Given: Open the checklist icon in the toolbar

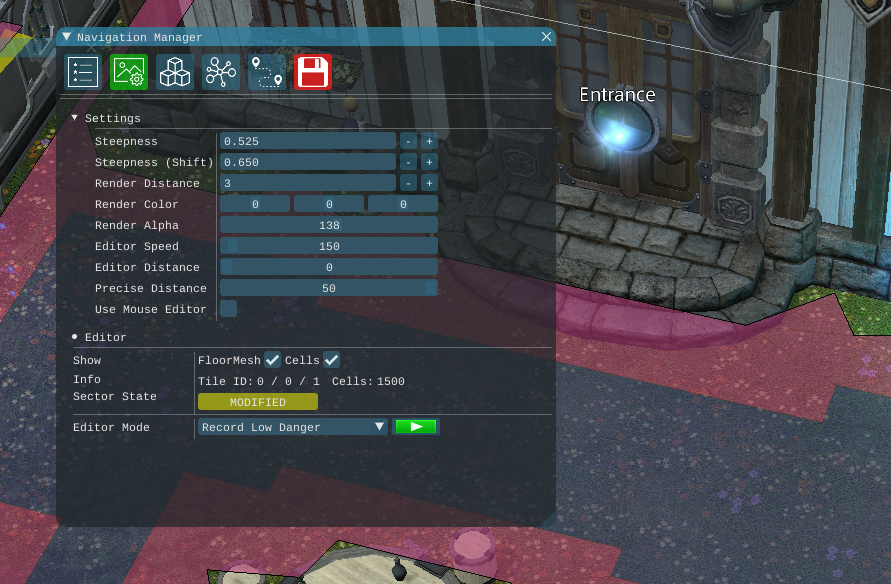Looking at the screenshot, I should click(x=83, y=72).
